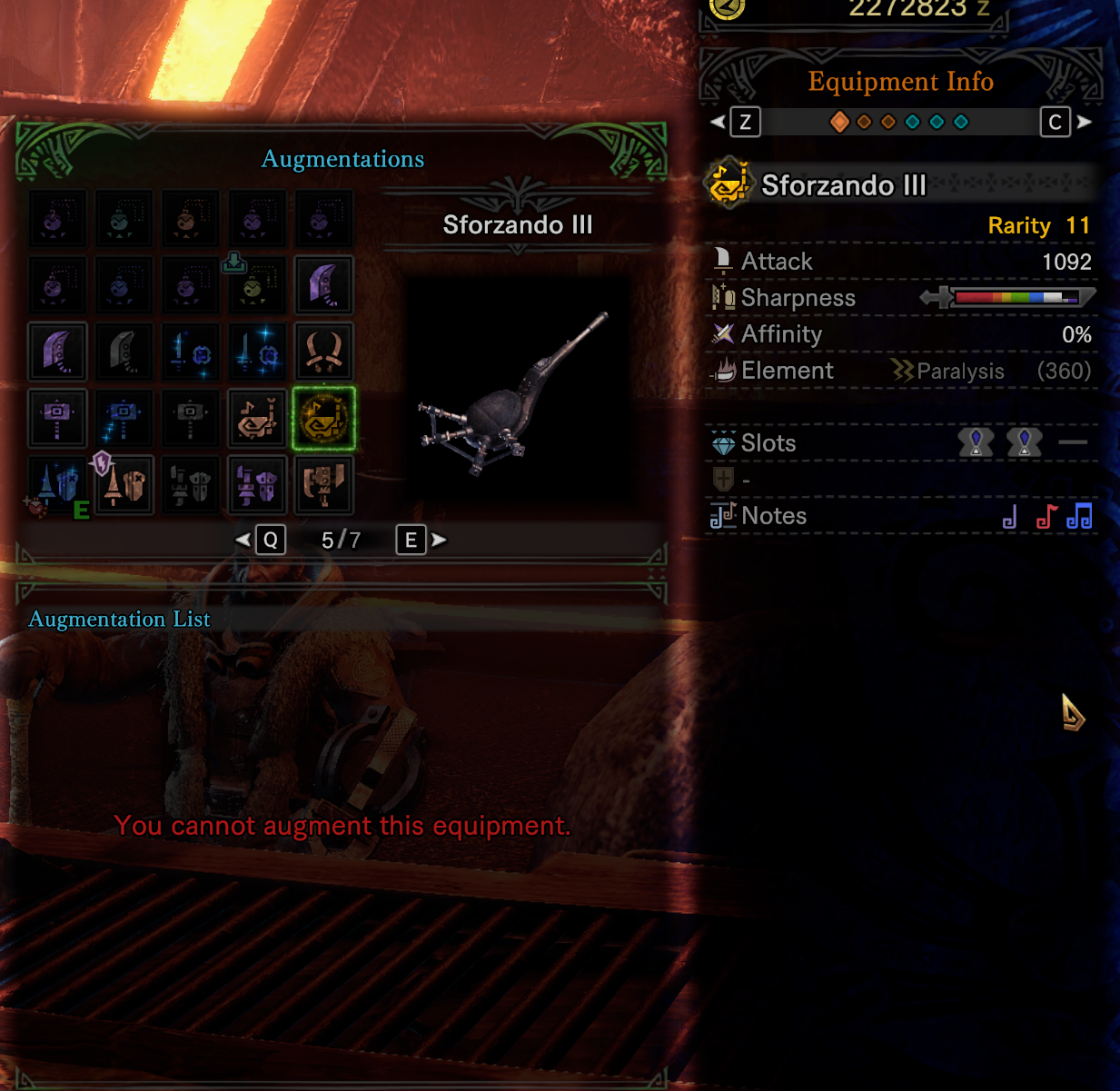Go to the next equipment box page arrow

440,541
